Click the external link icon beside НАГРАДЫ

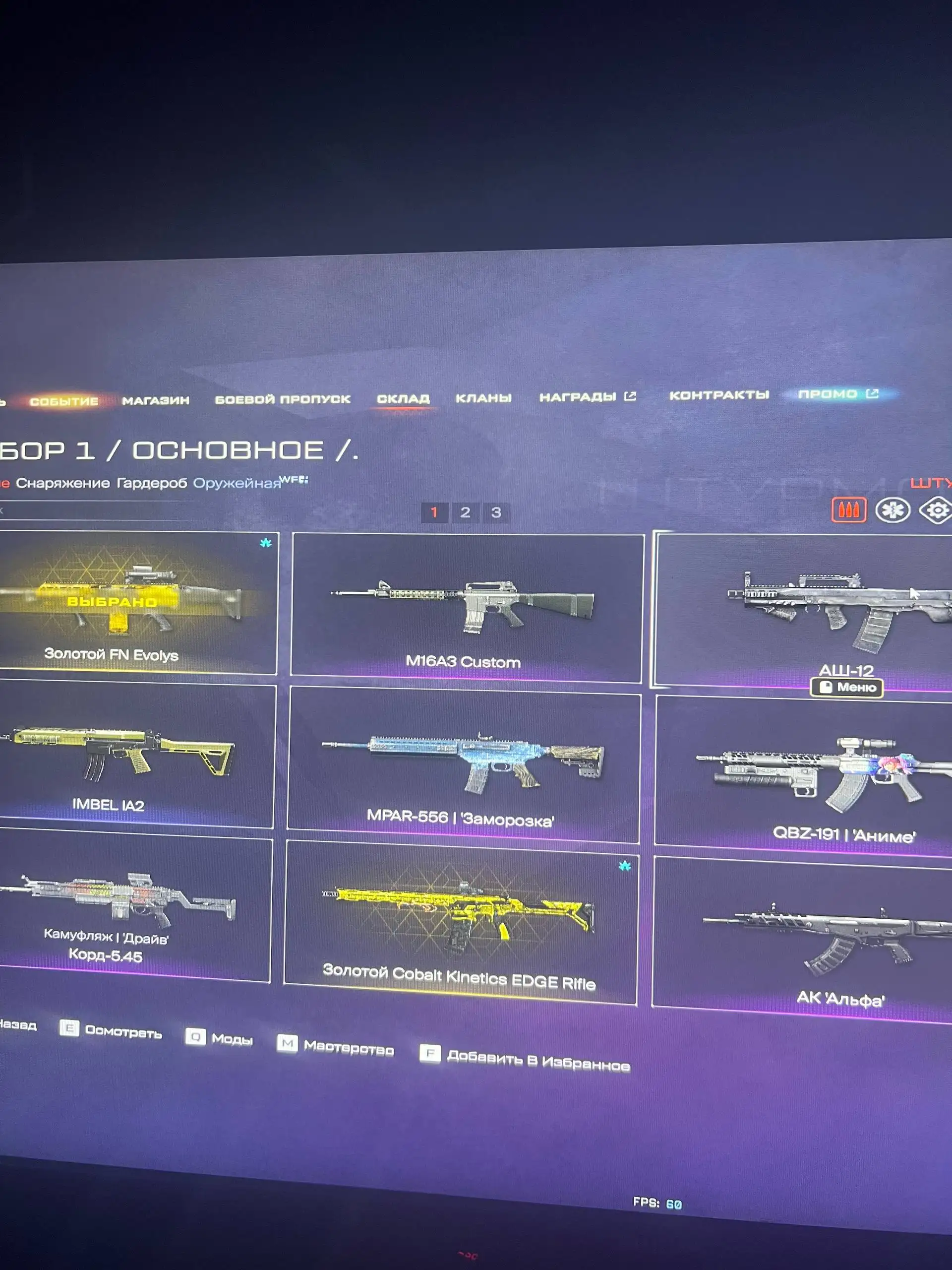coord(632,395)
